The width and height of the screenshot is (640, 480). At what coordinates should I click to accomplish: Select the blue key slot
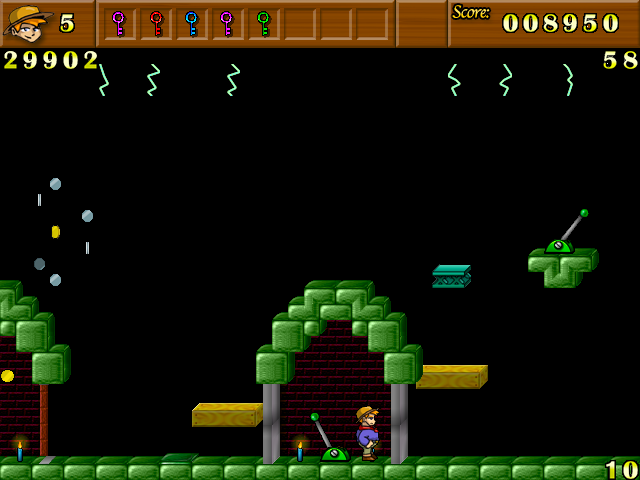pos(191,23)
